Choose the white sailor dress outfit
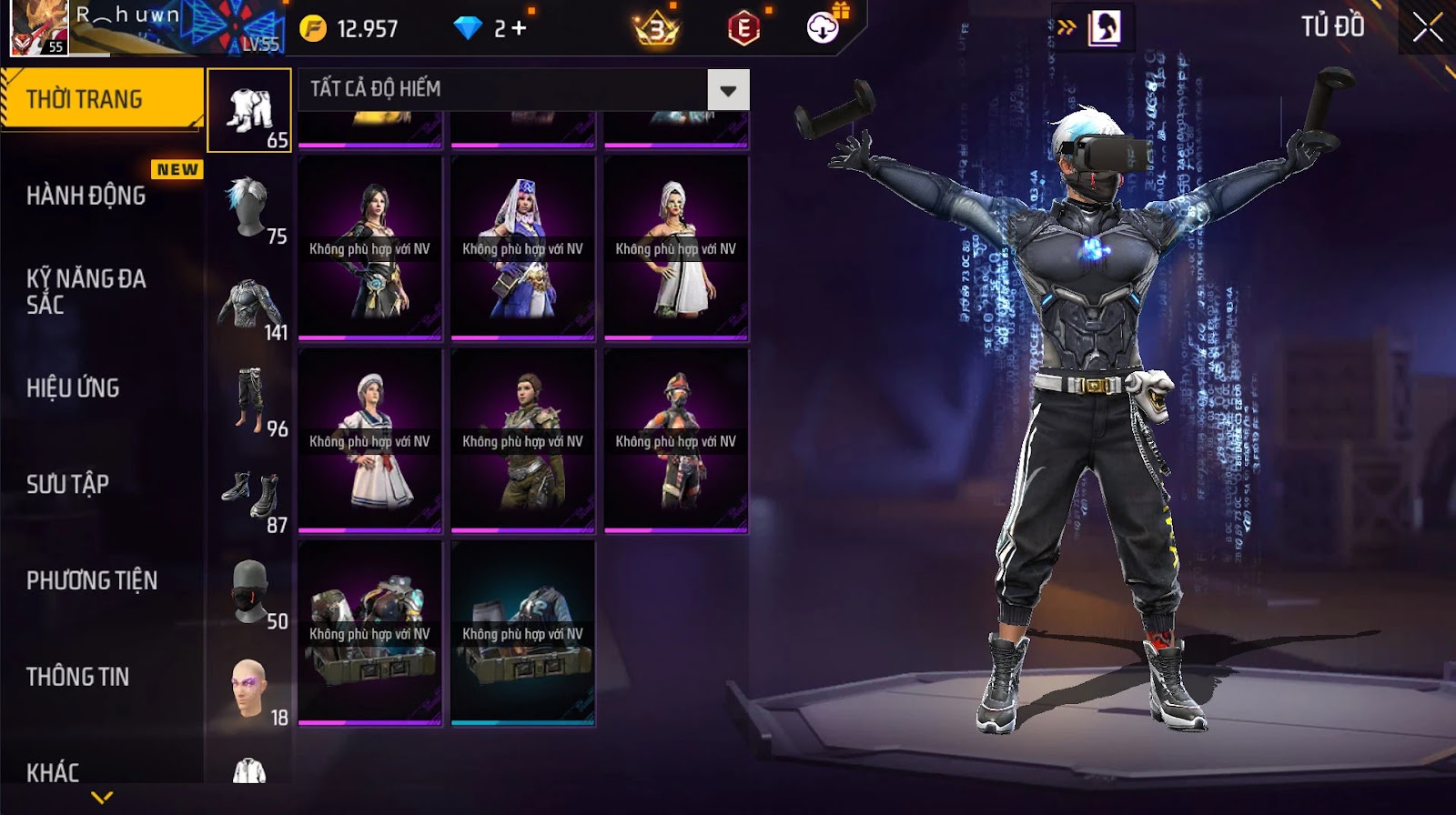Viewport: 1456px width, 815px height. pos(369,441)
